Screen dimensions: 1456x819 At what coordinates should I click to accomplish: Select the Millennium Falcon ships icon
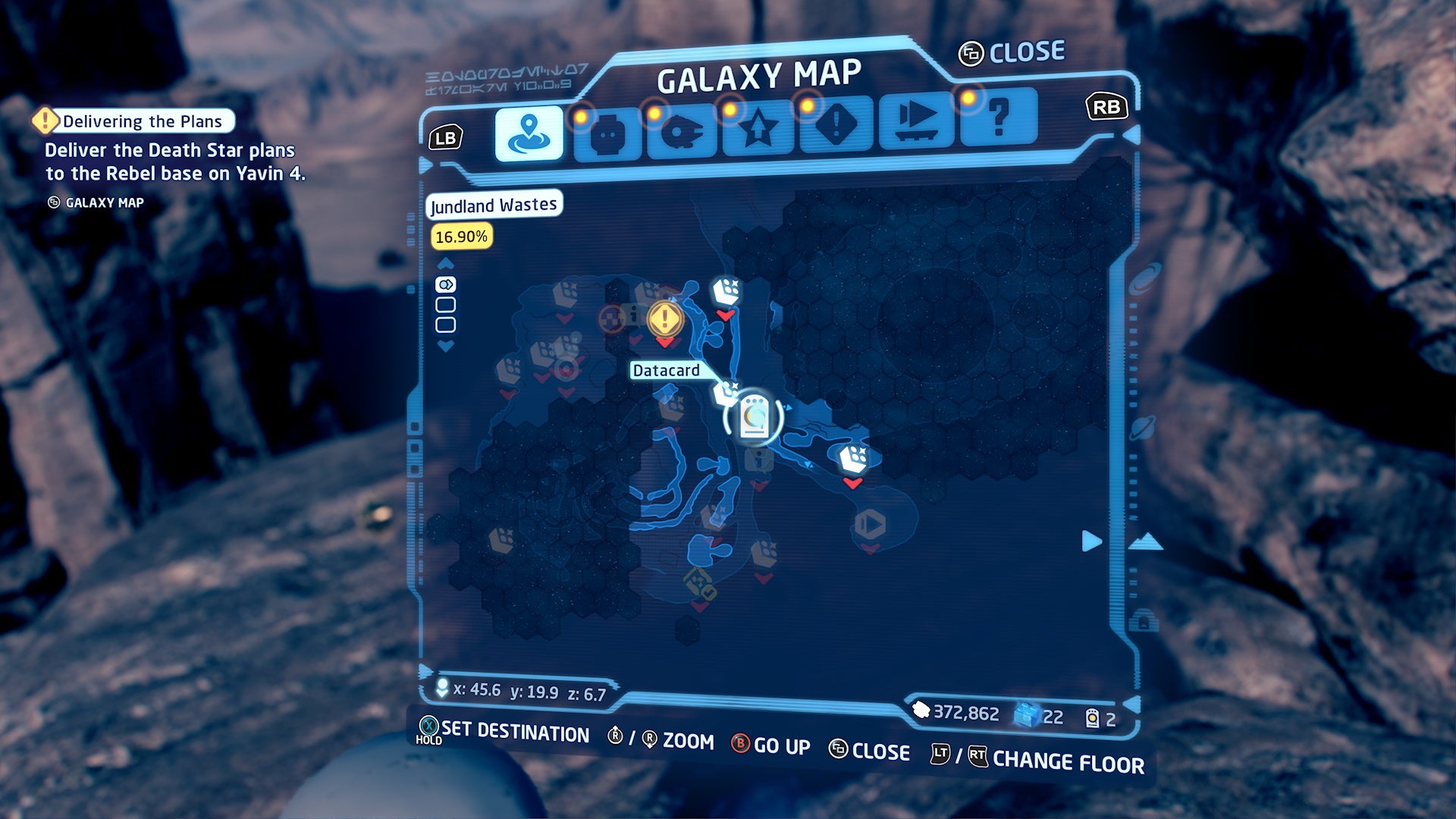(x=683, y=124)
